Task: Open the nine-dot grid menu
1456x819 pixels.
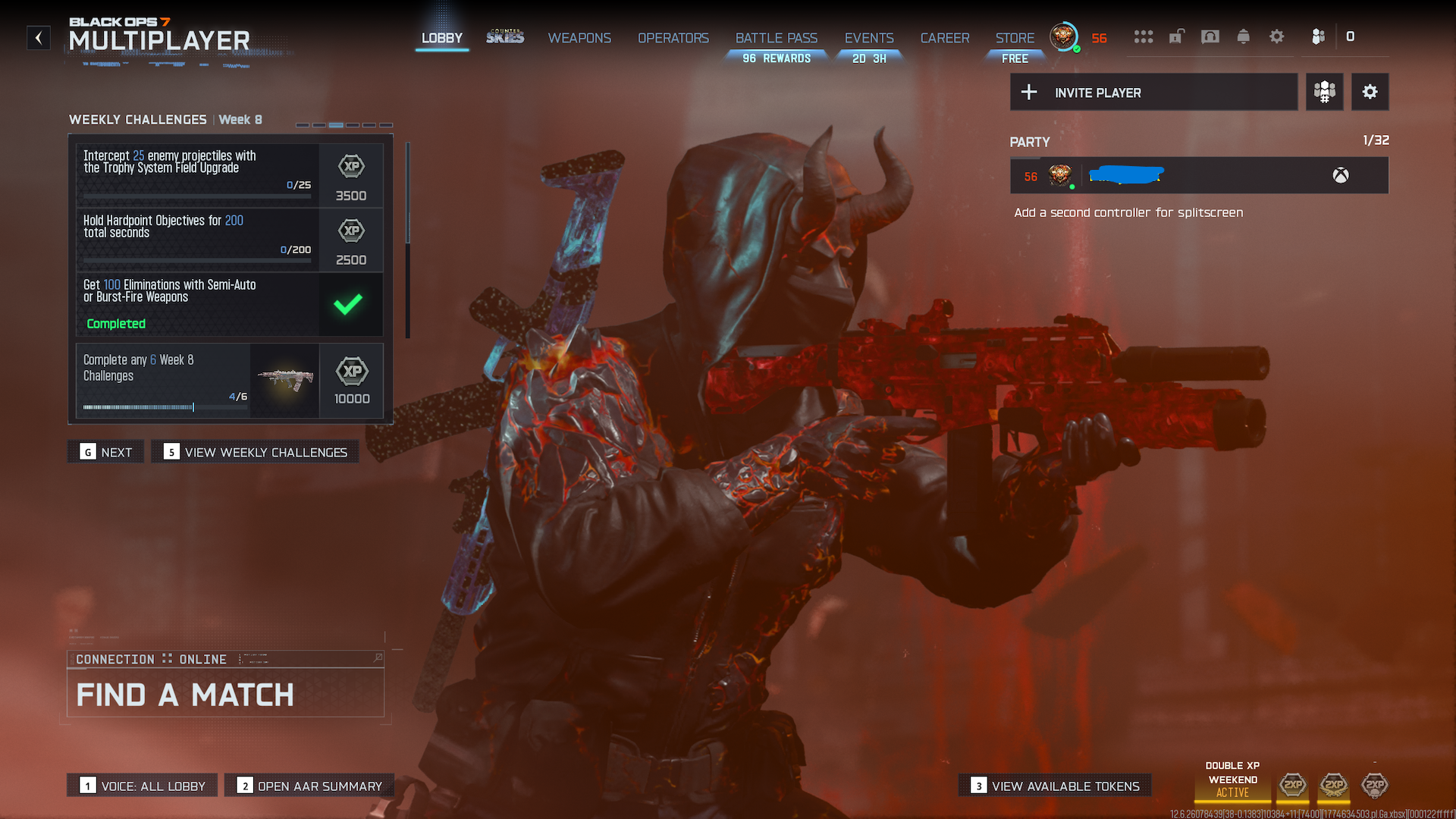Action: point(1144,36)
